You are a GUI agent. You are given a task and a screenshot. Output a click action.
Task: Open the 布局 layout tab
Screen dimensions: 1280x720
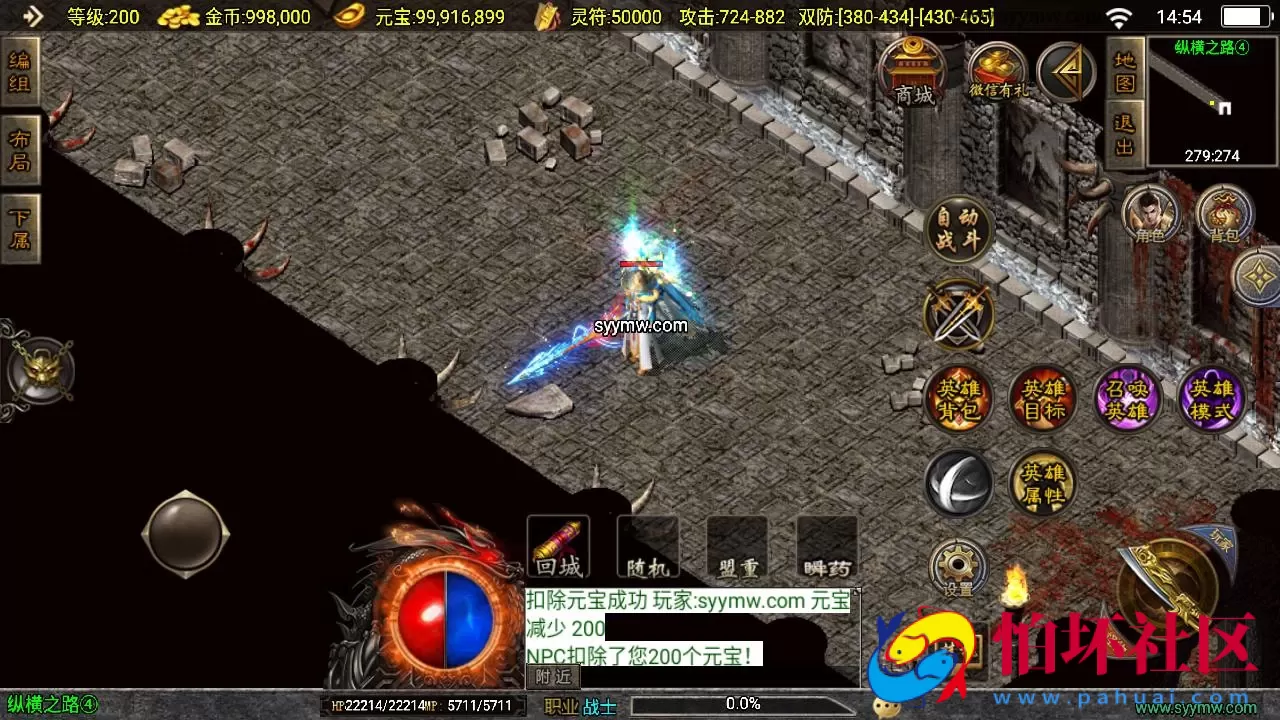pyautogui.click(x=20, y=150)
